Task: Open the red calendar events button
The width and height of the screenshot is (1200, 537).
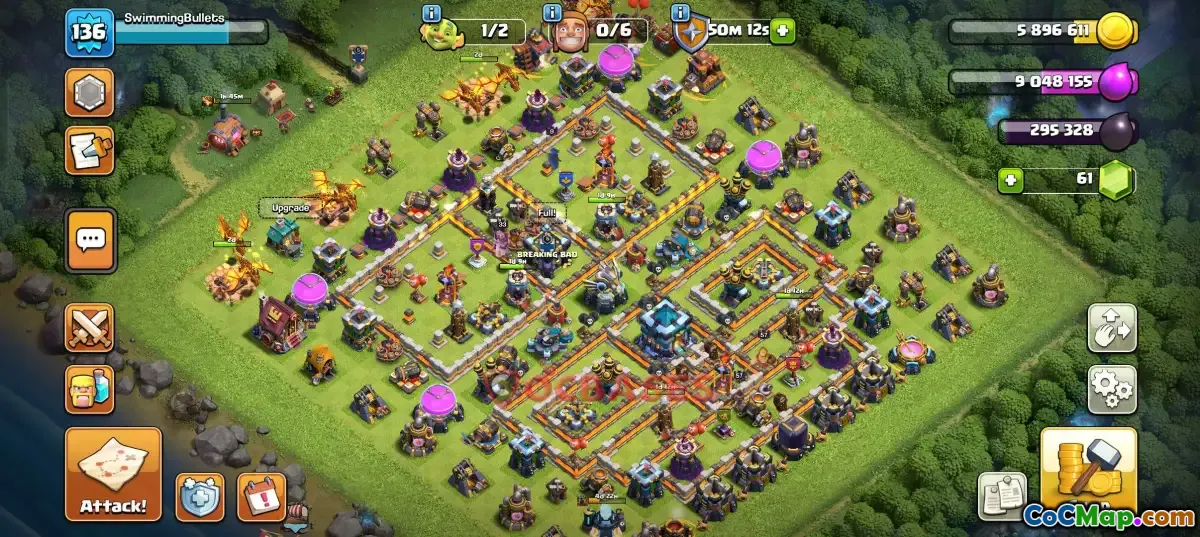Action: 261,497
